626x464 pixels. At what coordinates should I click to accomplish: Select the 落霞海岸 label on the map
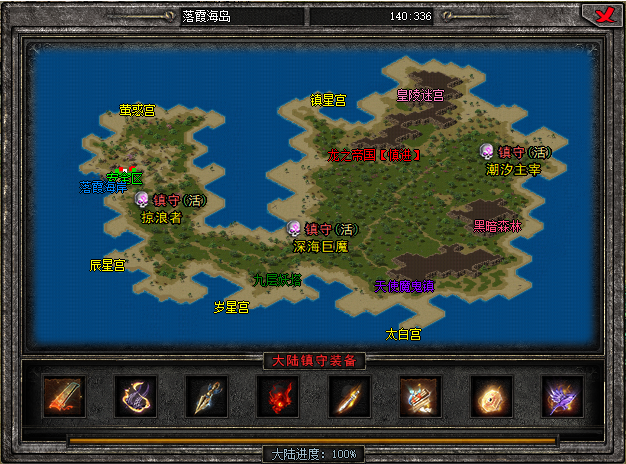click(x=104, y=187)
